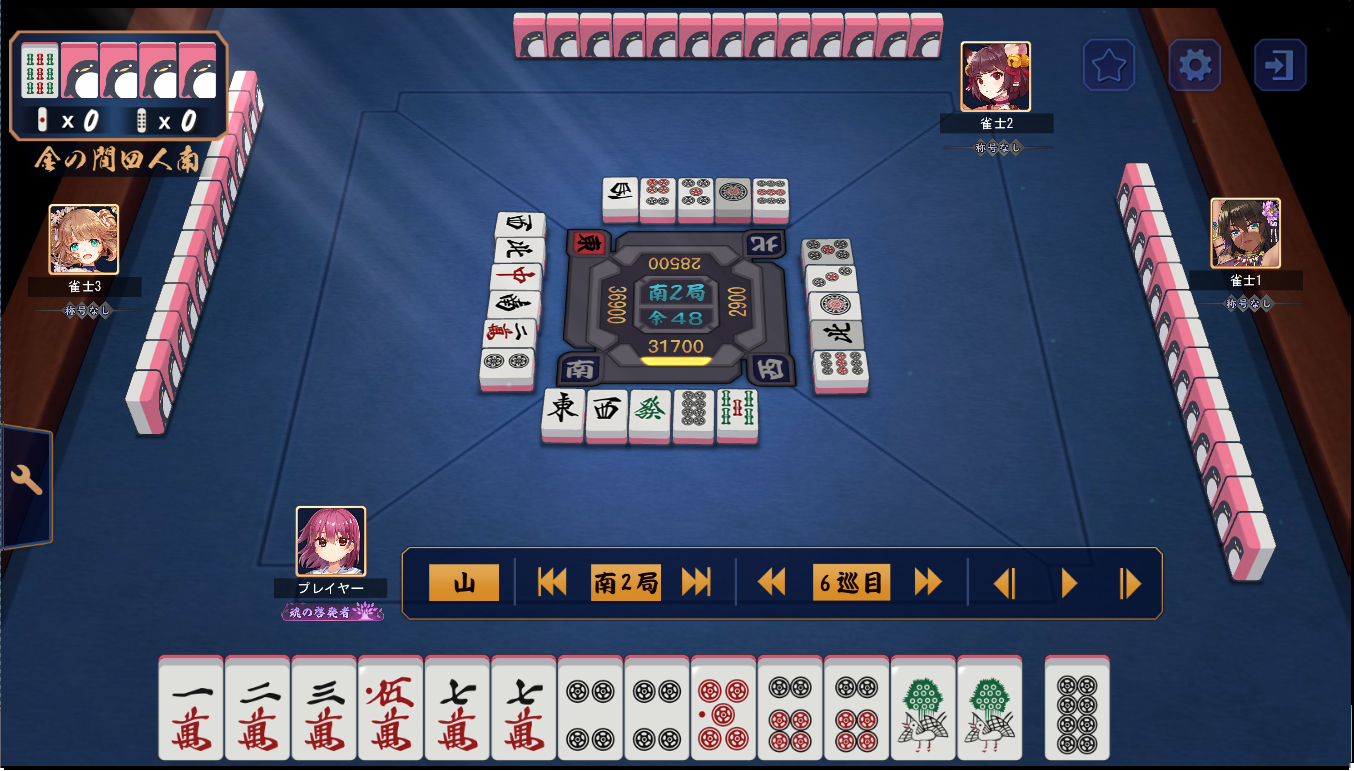Screen dimensions: 1354x771
Task: Open the settings gear icon
Action: 1194,64
